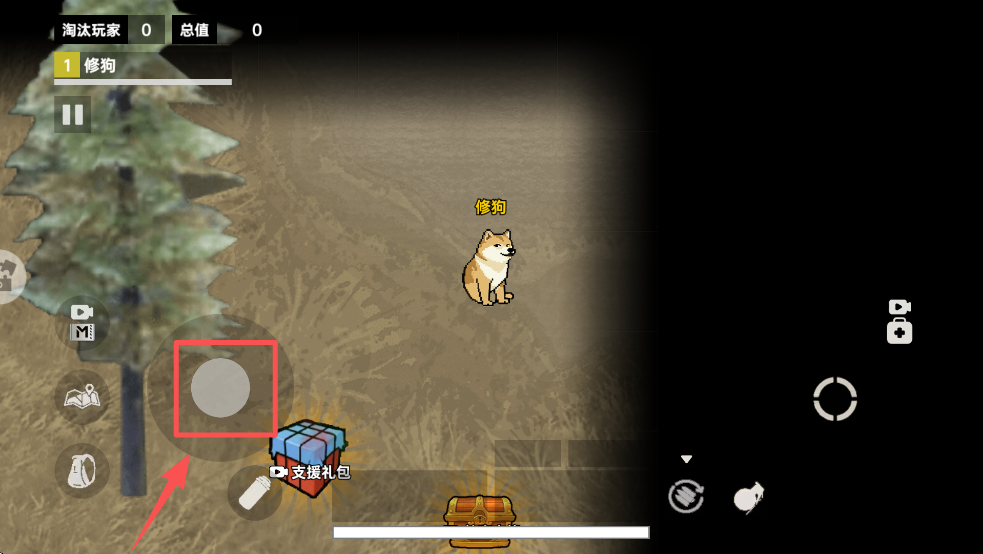This screenshot has height=554, width=983.
Task: Expand the small arrow above reload
Action: coord(686,460)
